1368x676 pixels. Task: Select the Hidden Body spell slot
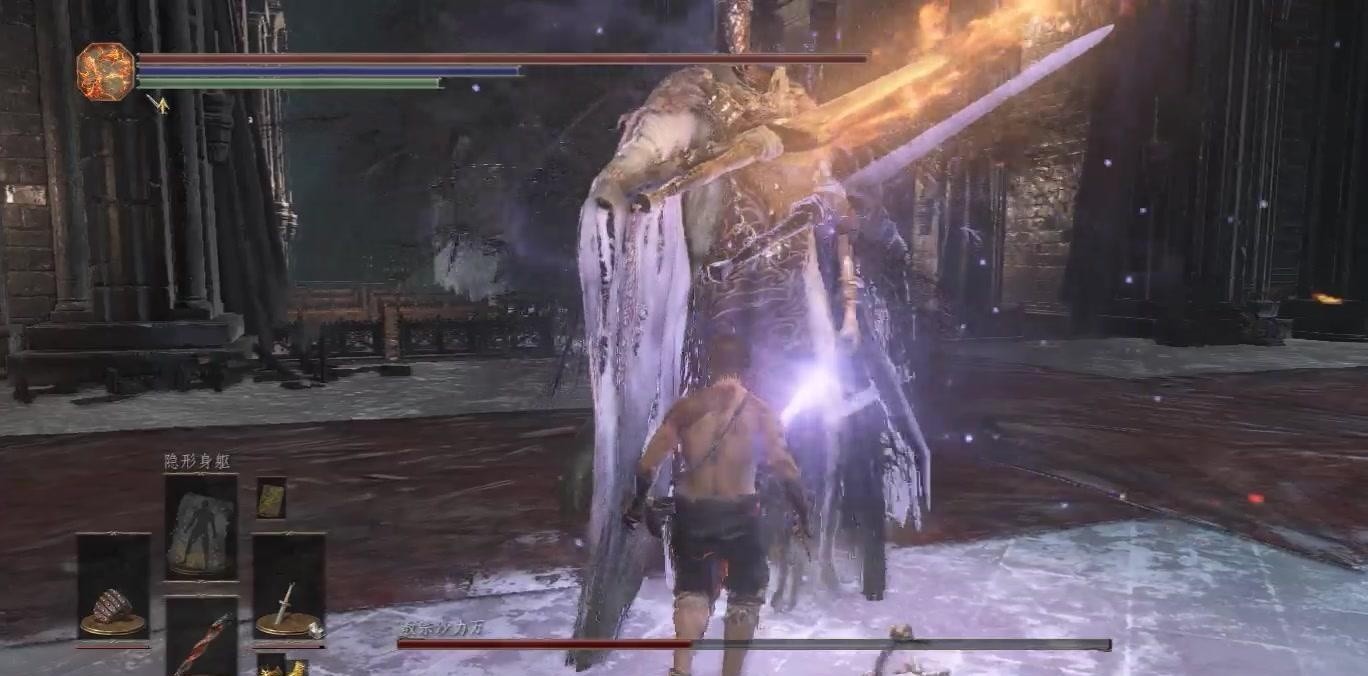[x=201, y=526]
